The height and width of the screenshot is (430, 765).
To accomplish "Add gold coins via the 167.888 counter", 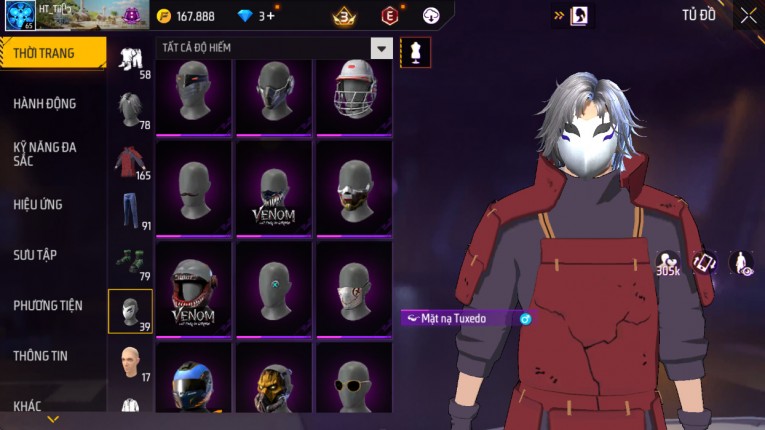I will (x=193, y=16).
